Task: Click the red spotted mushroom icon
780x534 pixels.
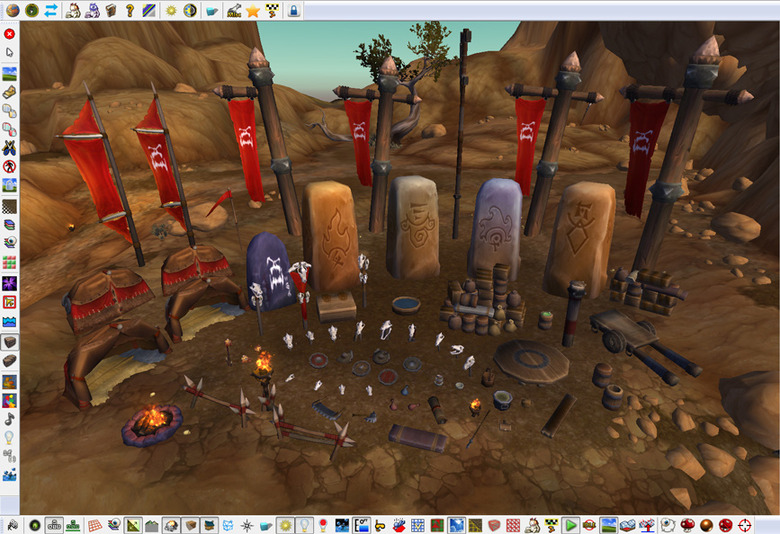Action: (686, 524)
